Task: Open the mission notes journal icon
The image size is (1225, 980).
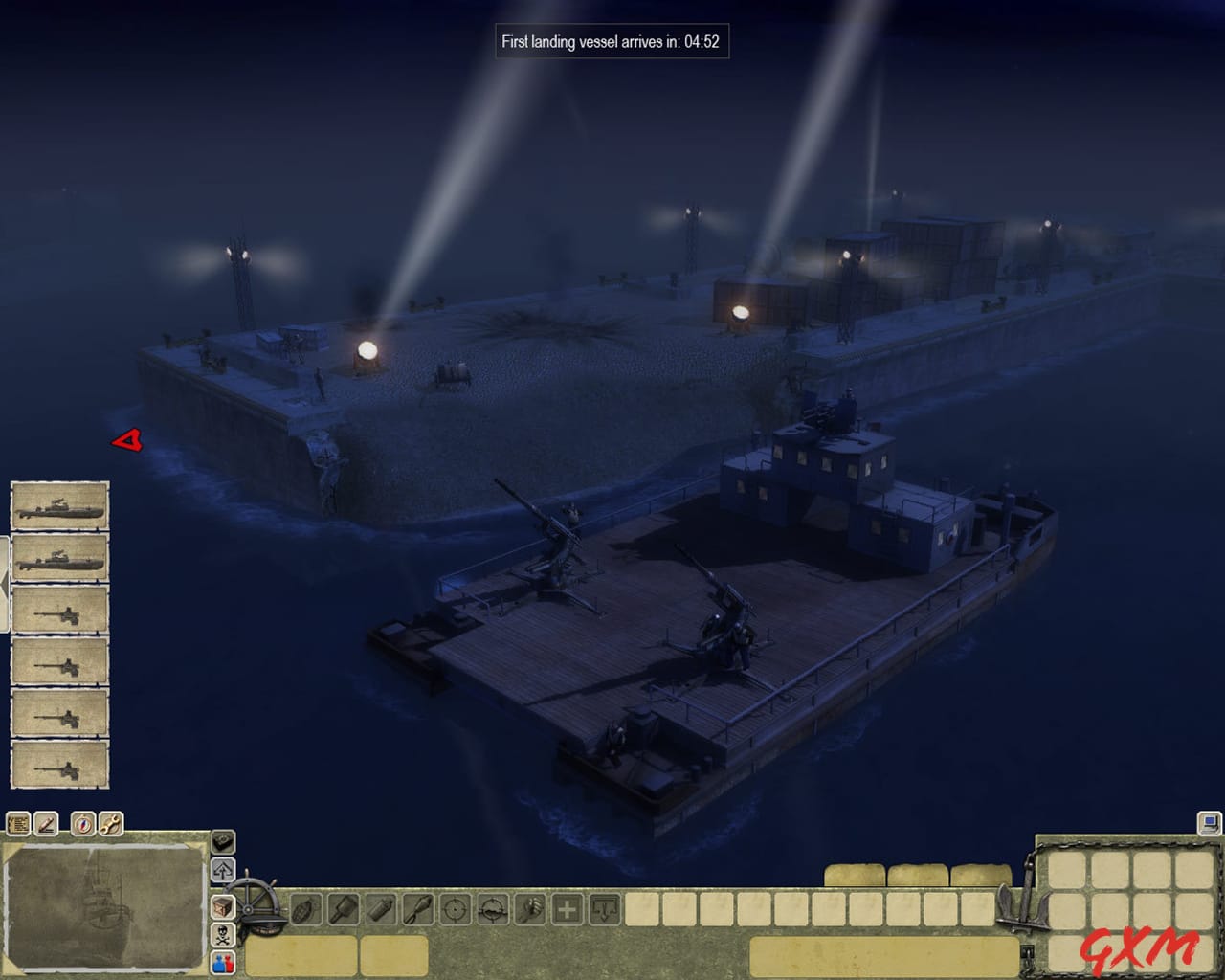Action: (17, 825)
